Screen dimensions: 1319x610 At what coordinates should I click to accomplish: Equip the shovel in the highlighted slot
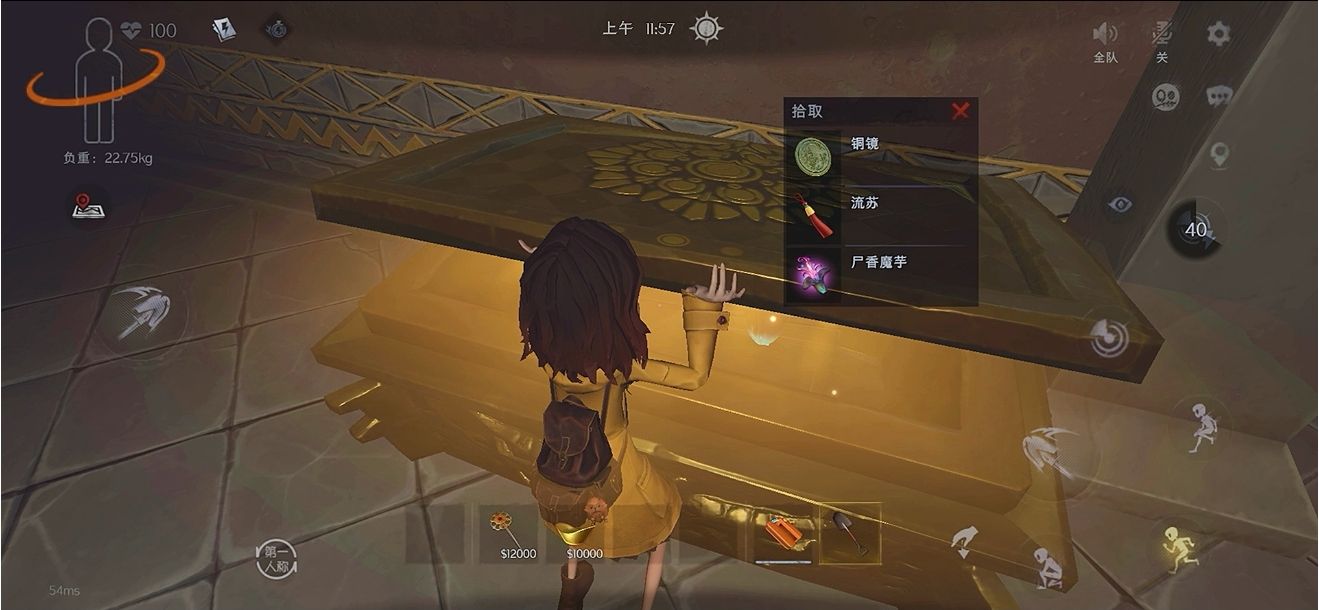pyautogui.click(x=850, y=532)
